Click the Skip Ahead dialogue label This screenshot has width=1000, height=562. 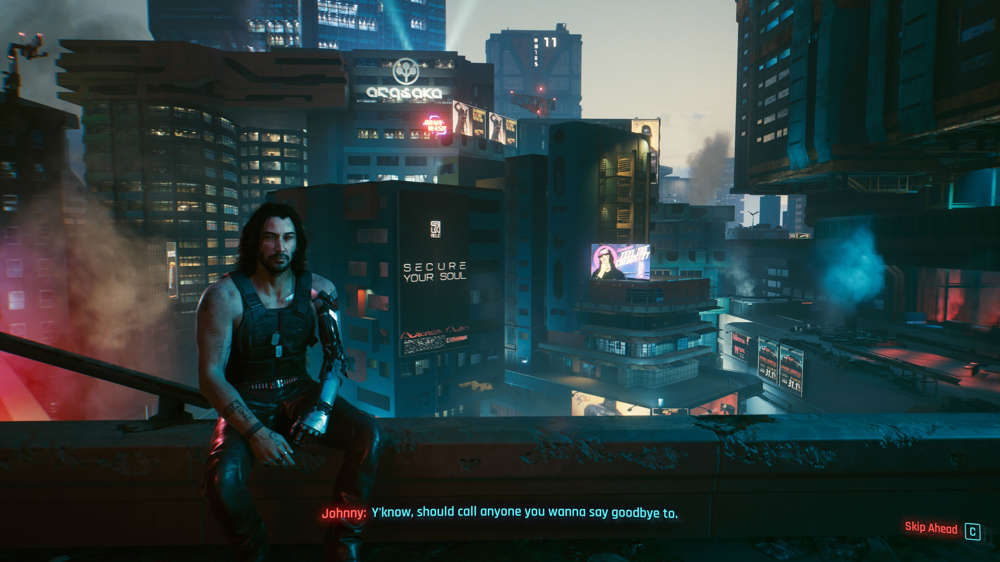pos(930,528)
